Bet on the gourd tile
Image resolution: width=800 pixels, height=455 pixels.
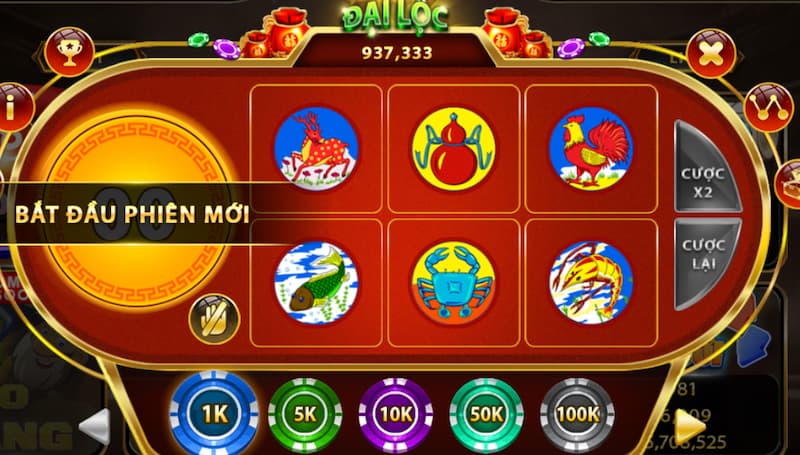[x=453, y=149]
